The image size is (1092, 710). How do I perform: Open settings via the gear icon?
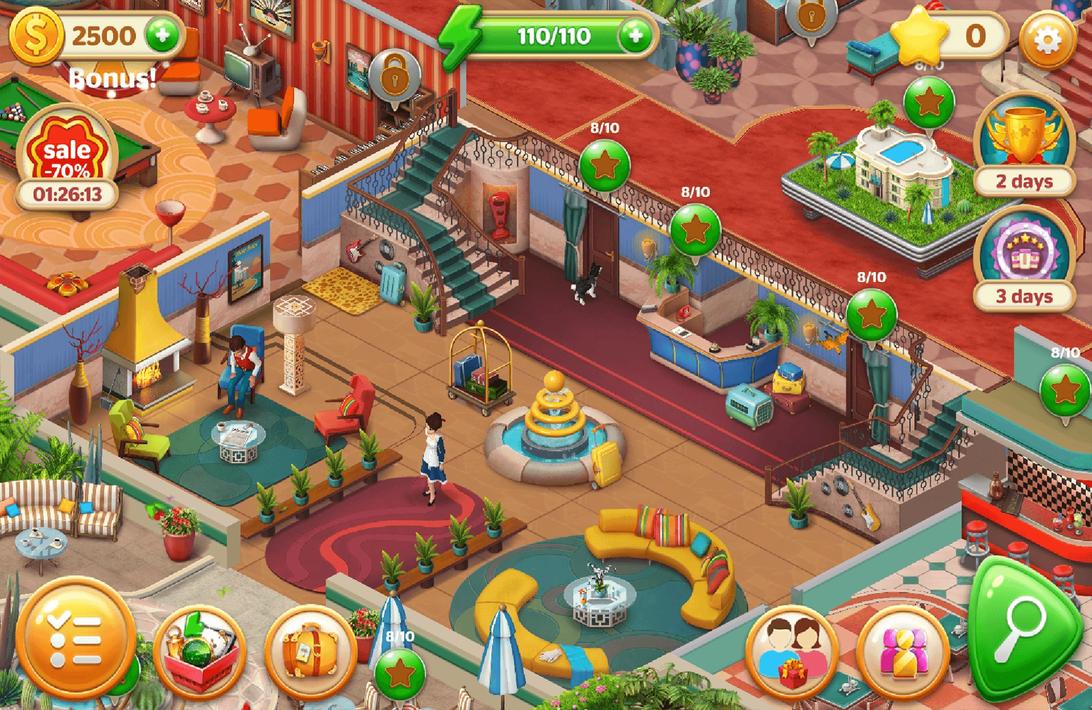coord(1047,39)
